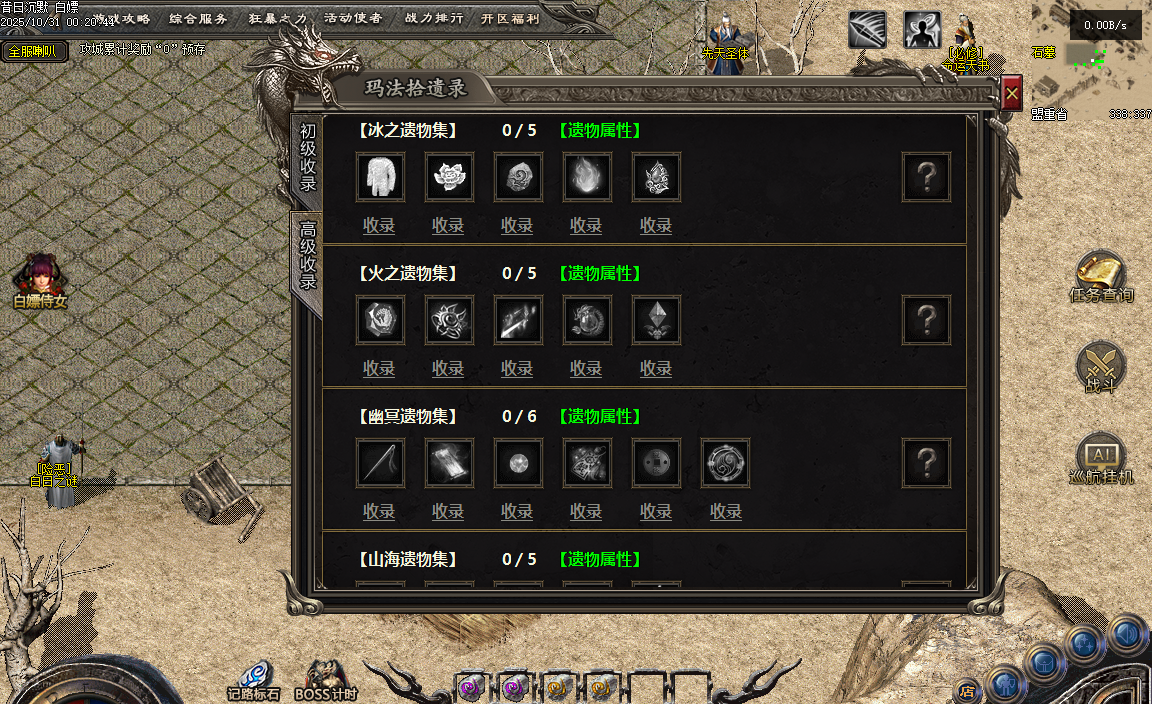Image resolution: width=1152 pixels, height=704 pixels.
Task: Open the question mark box of 火之遗物集
Action: [926, 320]
